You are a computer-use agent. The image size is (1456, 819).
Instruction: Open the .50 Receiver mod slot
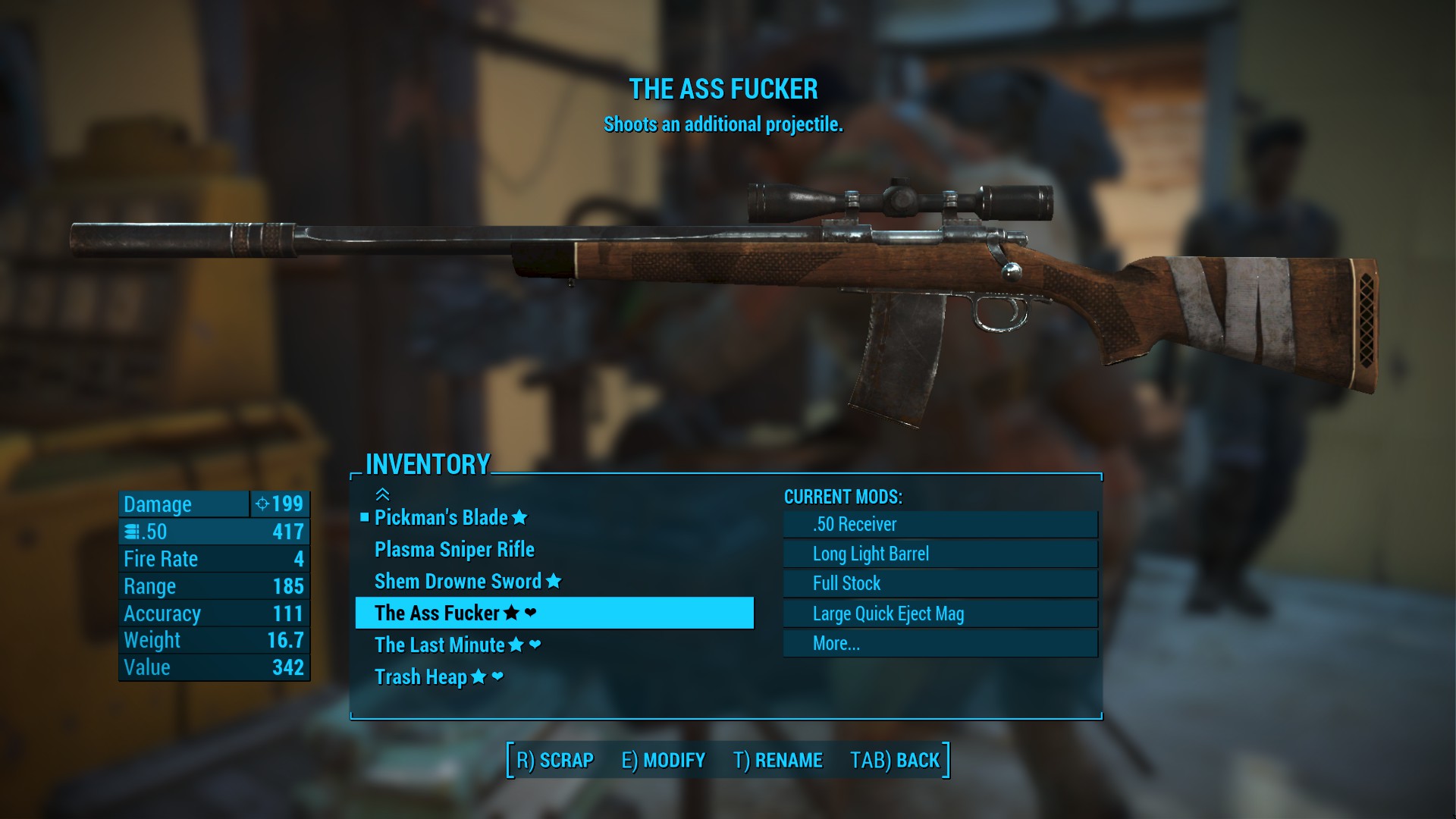pyautogui.click(x=940, y=524)
